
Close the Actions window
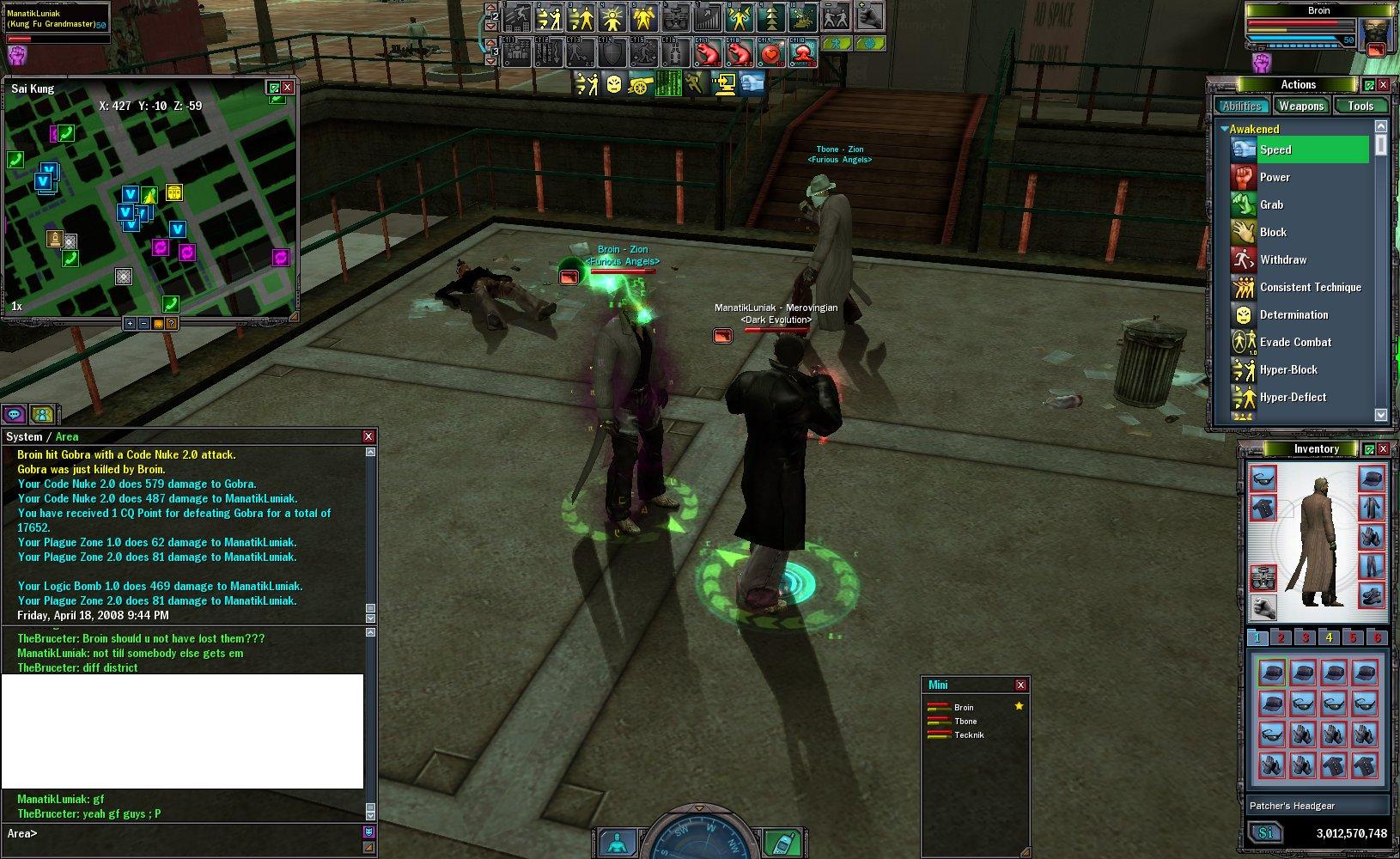tap(1384, 85)
